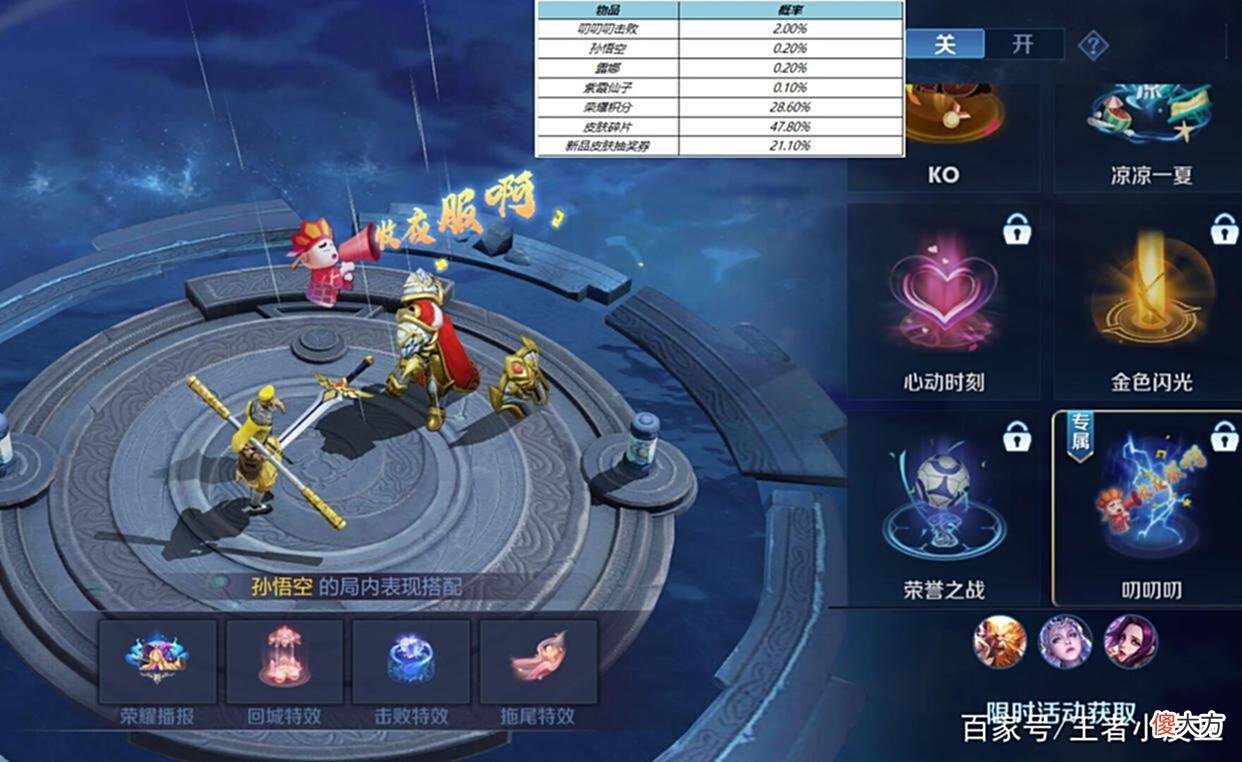The image size is (1242, 762).
Task: Select the purple-haired hero avatar
Action: point(1130,642)
